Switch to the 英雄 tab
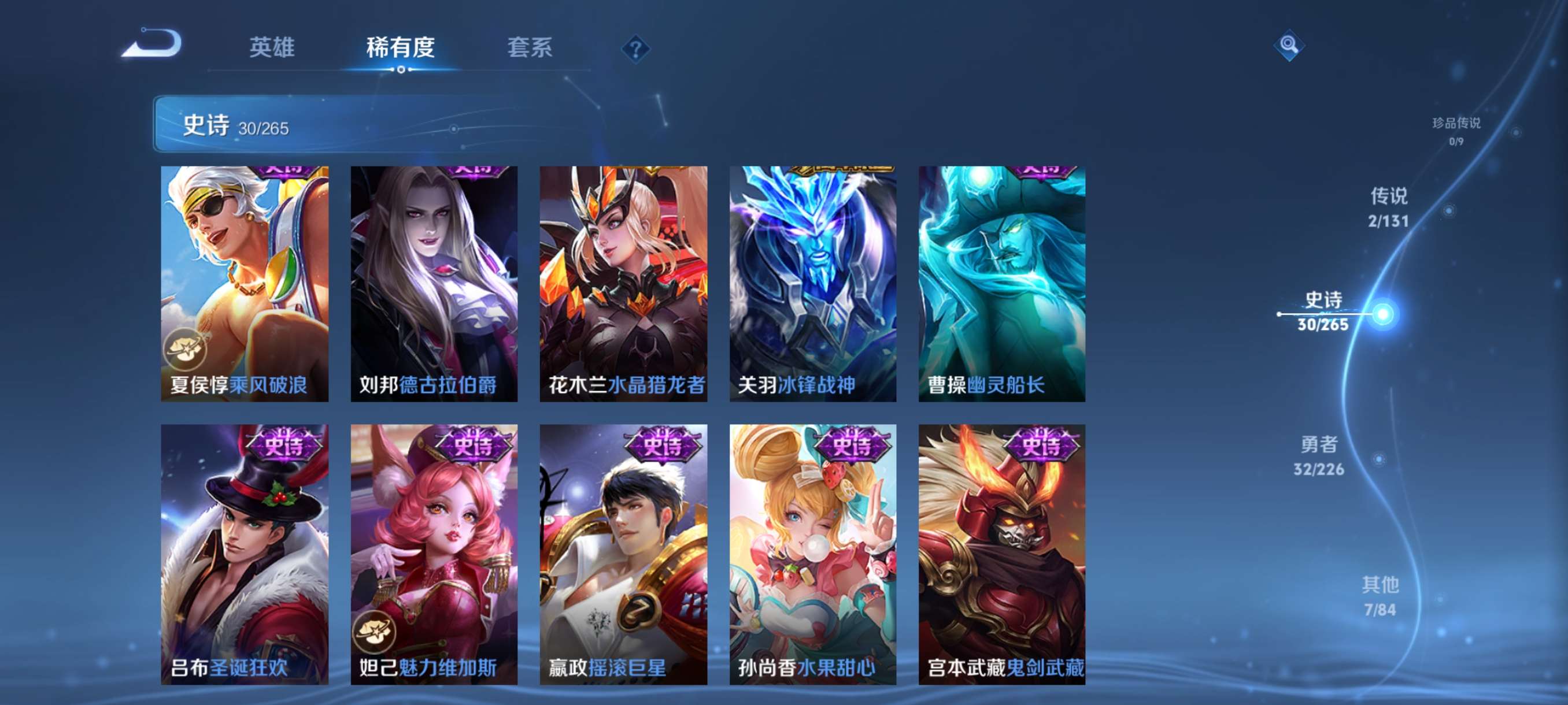The image size is (1568, 705). coord(272,49)
